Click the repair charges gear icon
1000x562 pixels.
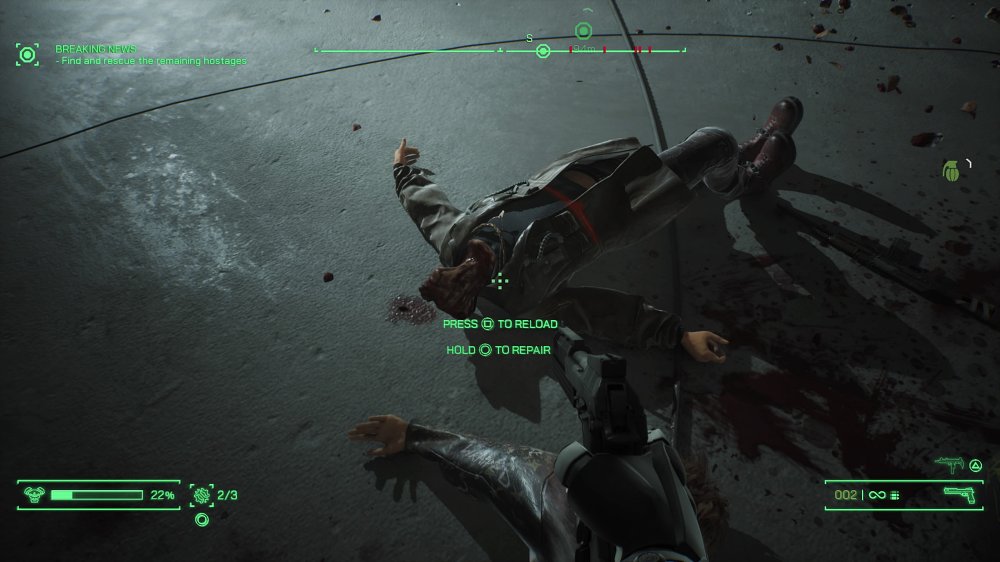pyautogui.click(x=202, y=494)
